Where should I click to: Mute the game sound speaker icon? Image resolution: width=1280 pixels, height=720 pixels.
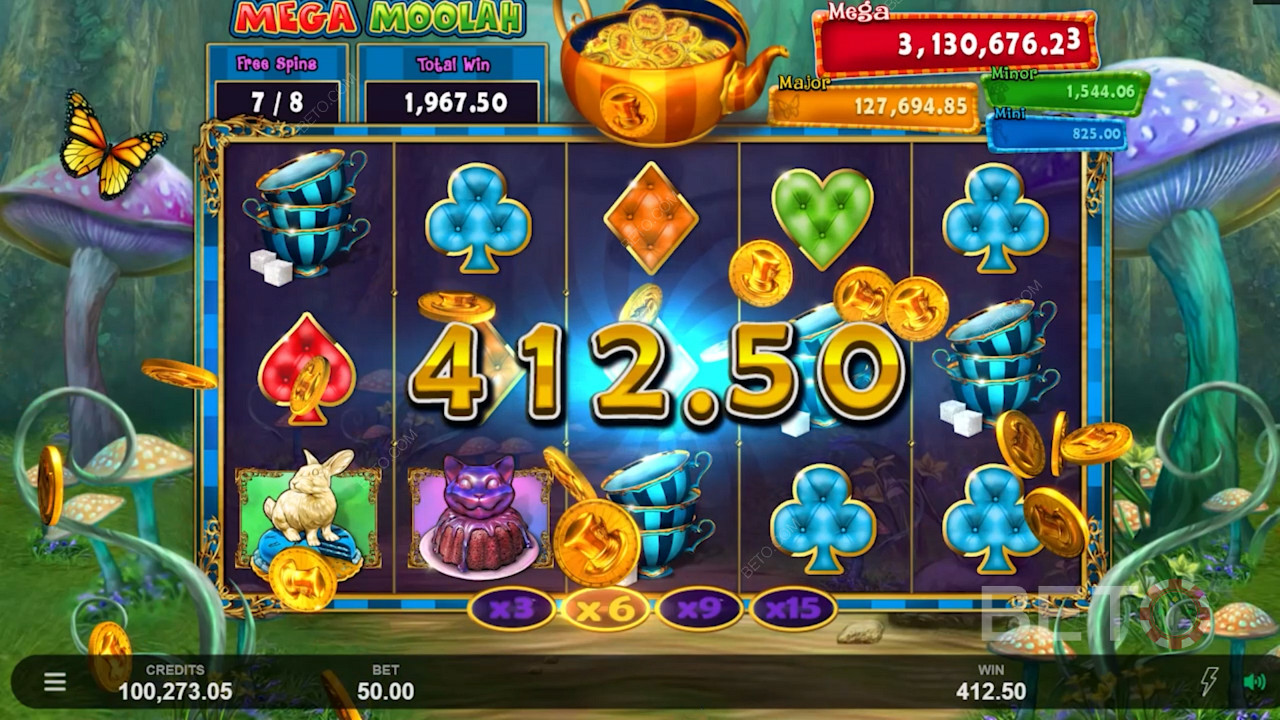[1253, 682]
